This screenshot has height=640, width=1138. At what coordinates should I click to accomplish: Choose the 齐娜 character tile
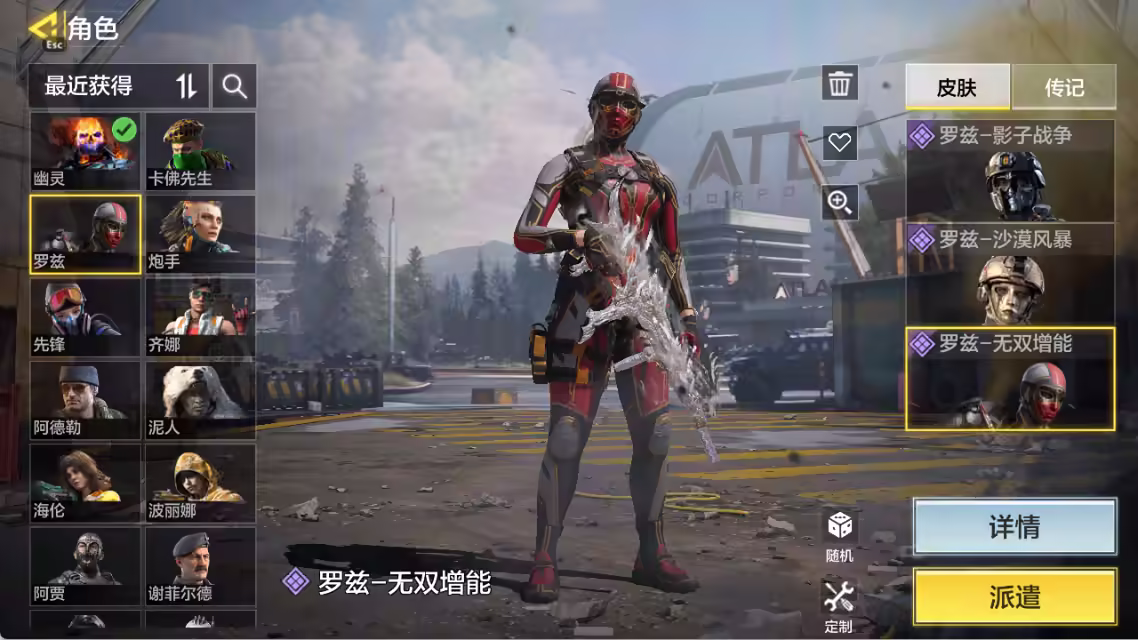200,317
